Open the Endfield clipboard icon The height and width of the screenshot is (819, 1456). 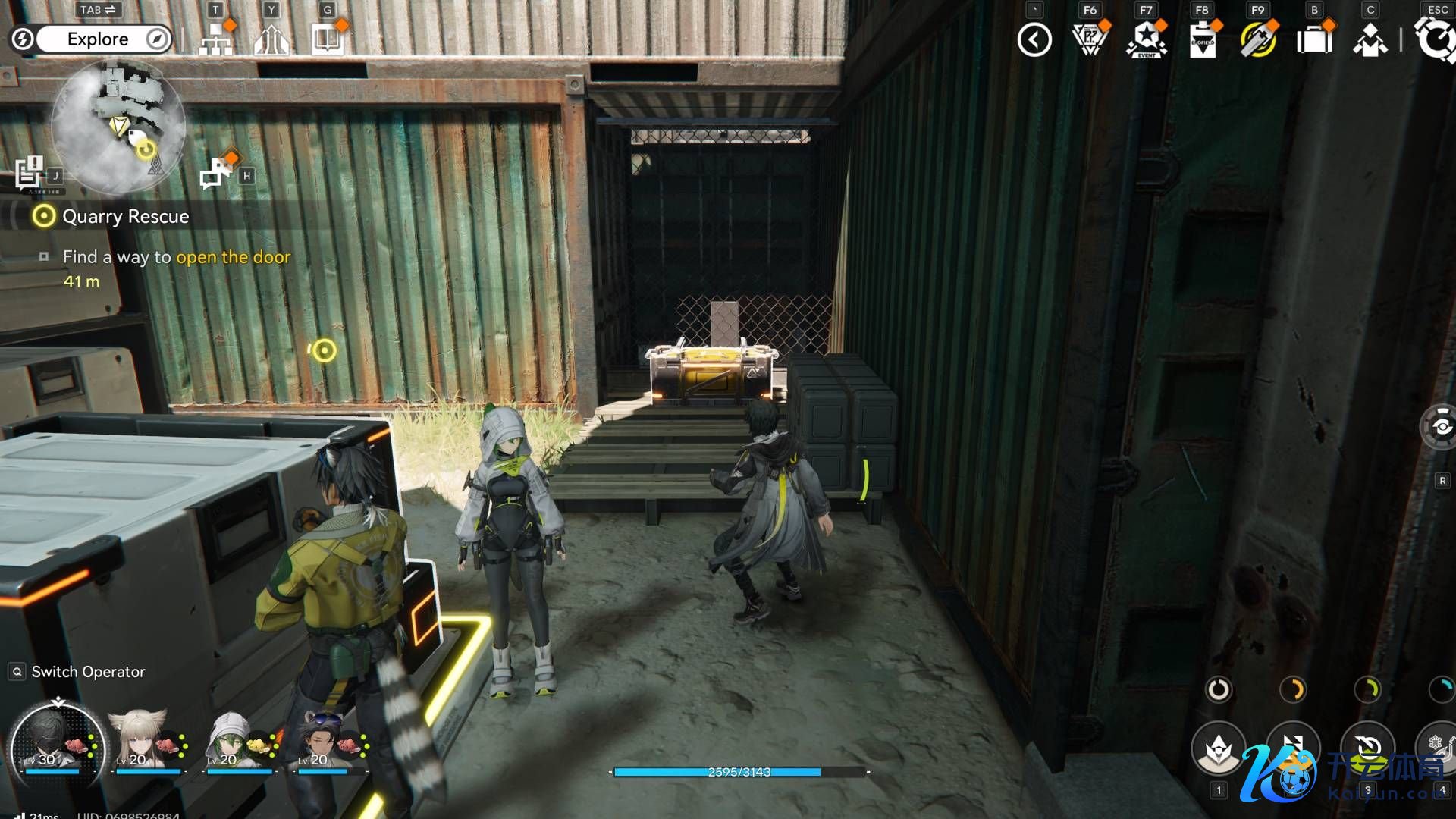pyautogui.click(x=1202, y=40)
